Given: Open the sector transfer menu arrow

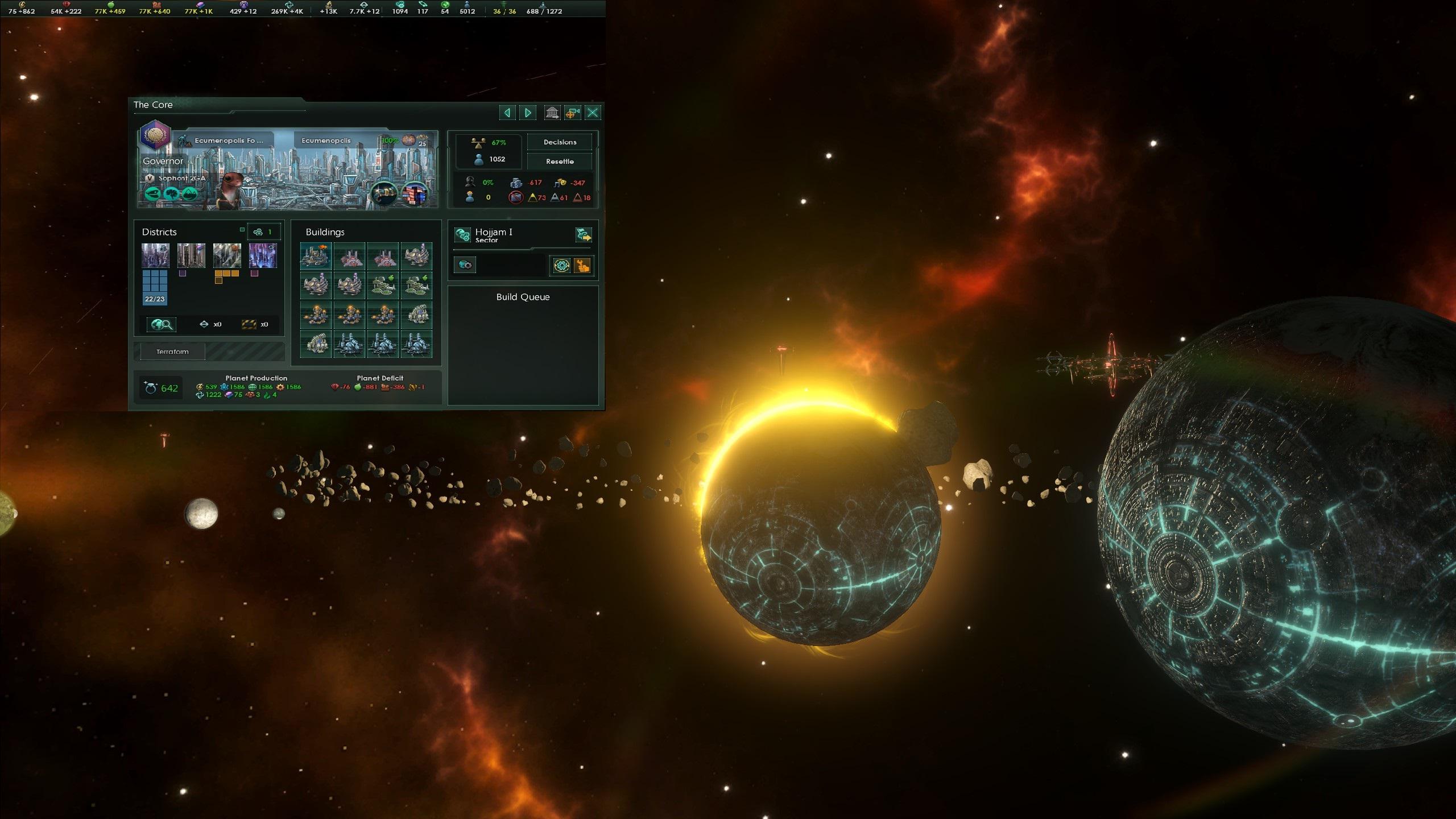Looking at the screenshot, I should point(584,235).
